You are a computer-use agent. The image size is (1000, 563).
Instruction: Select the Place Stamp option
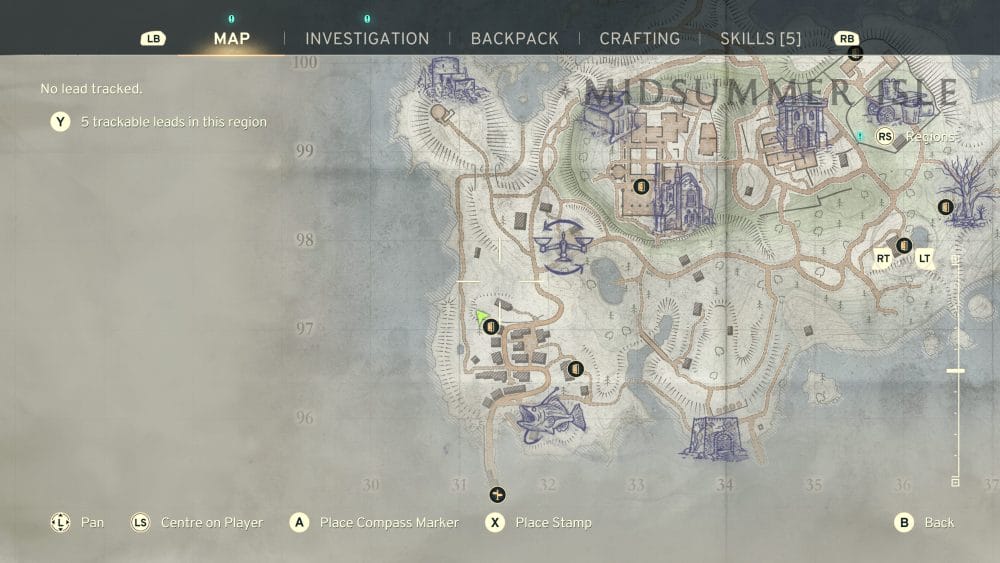pos(553,522)
